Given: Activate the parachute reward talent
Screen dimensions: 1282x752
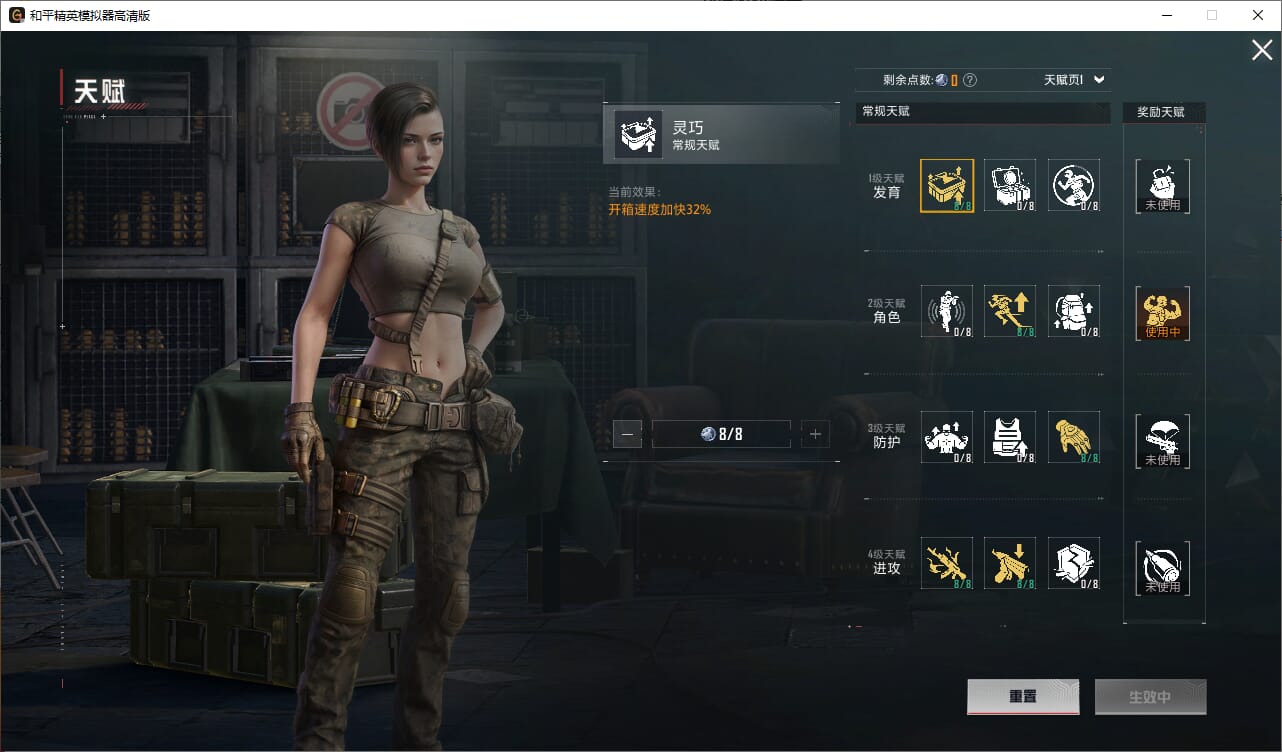Looking at the screenshot, I should (x=1163, y=441).
